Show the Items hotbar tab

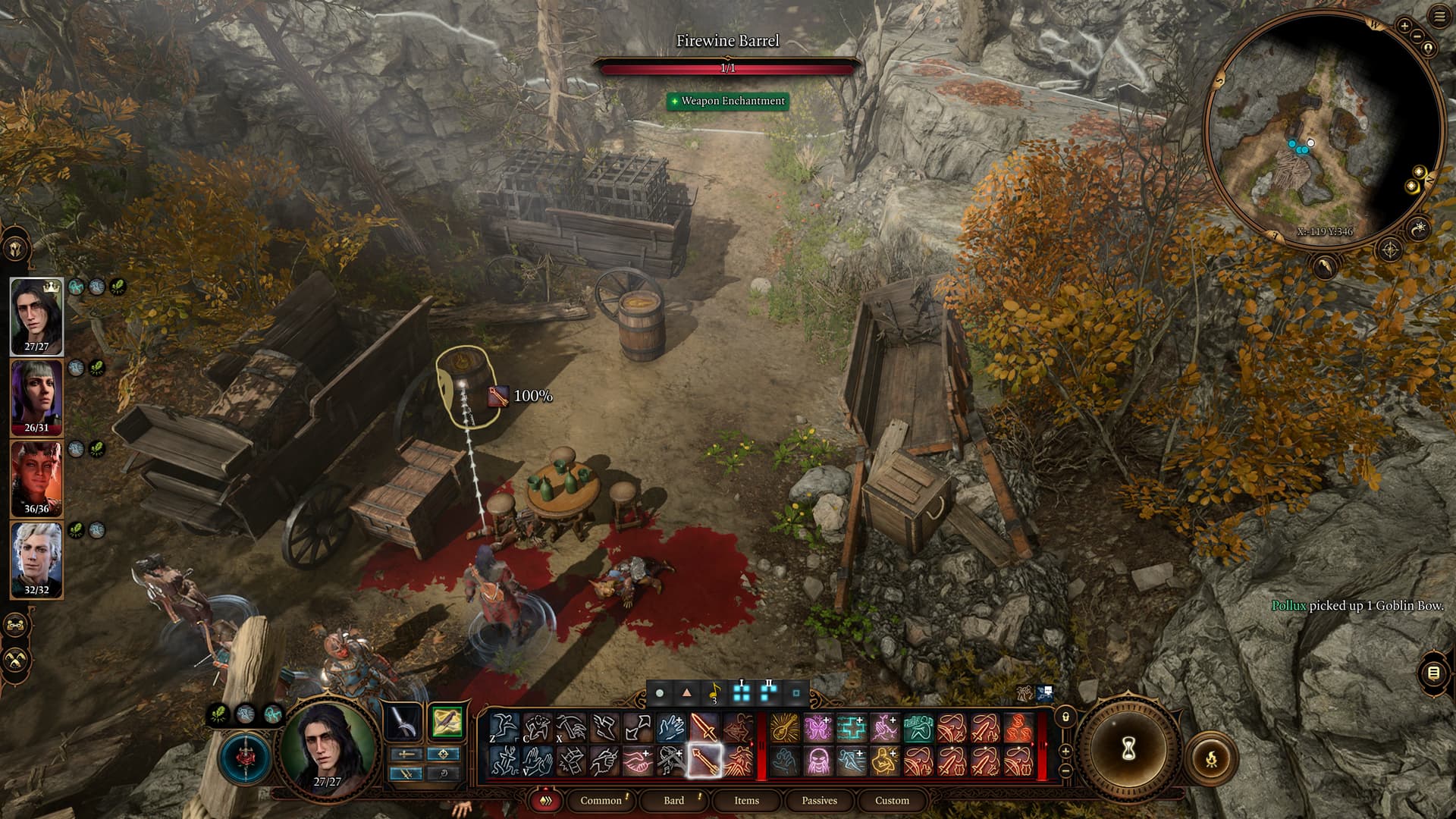(x=746, y=800)
